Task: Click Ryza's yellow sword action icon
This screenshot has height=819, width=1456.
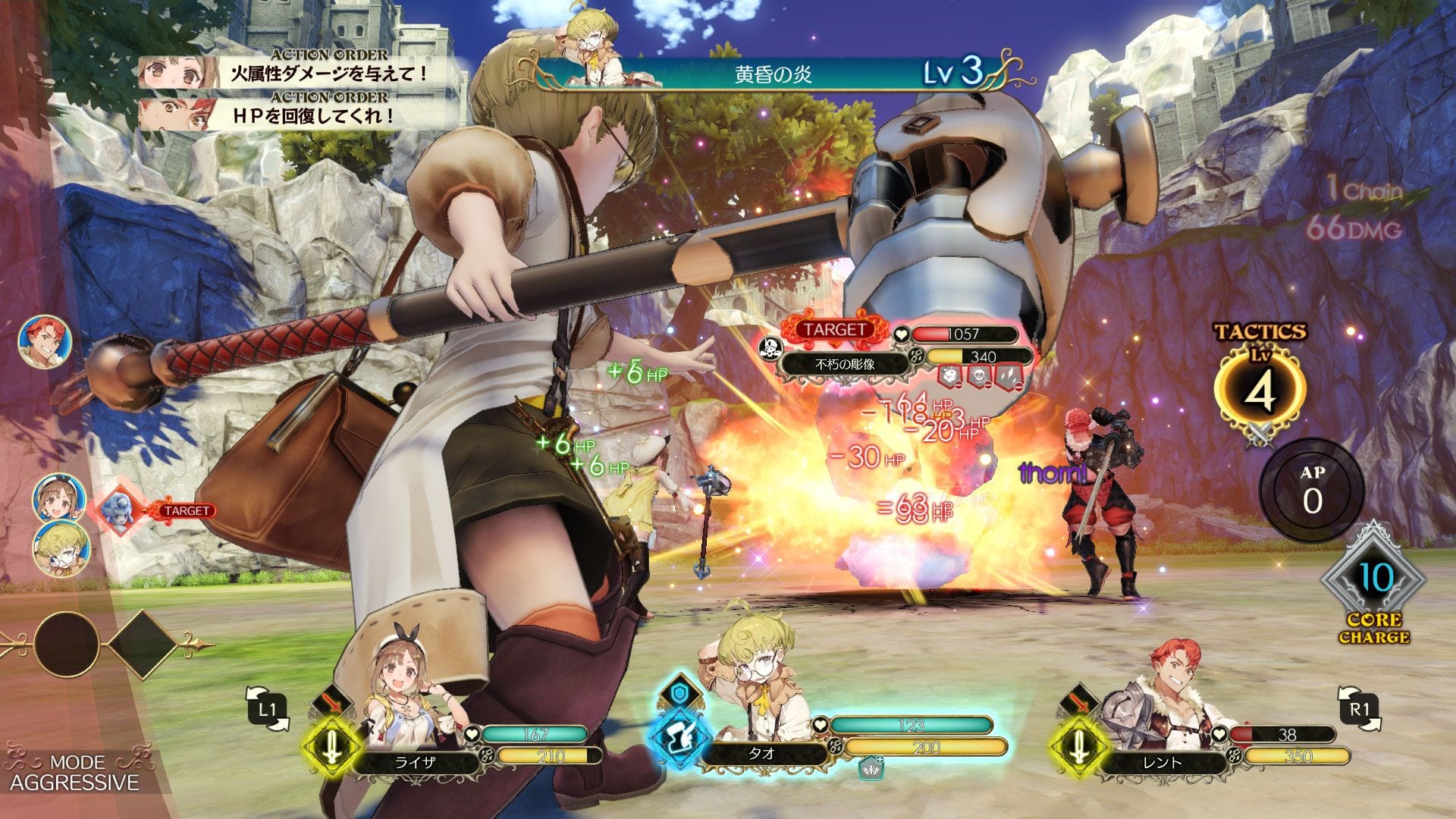Action: click(331, 745)
